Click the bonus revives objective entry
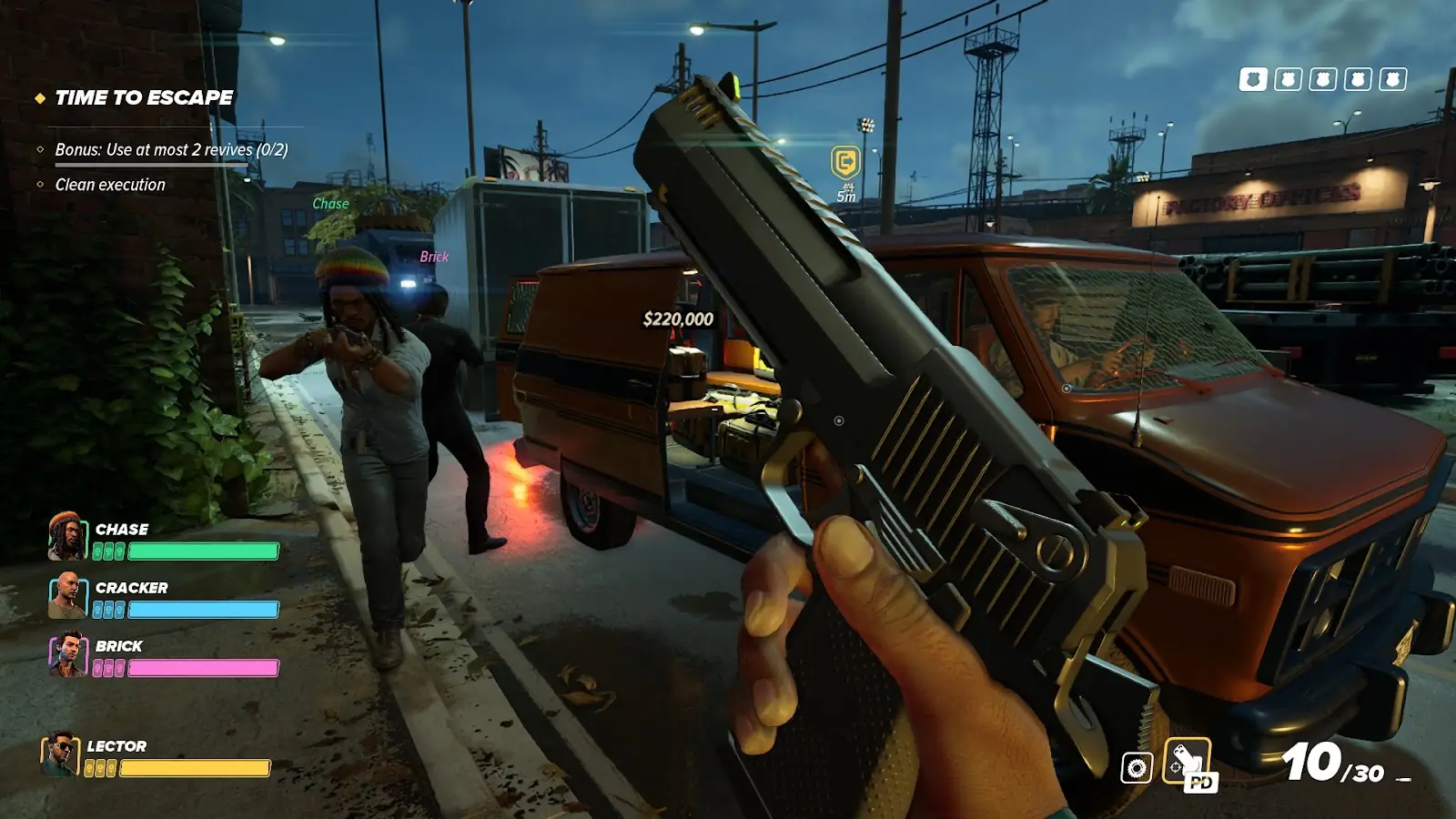1456x819 pixels. [171, 149]
